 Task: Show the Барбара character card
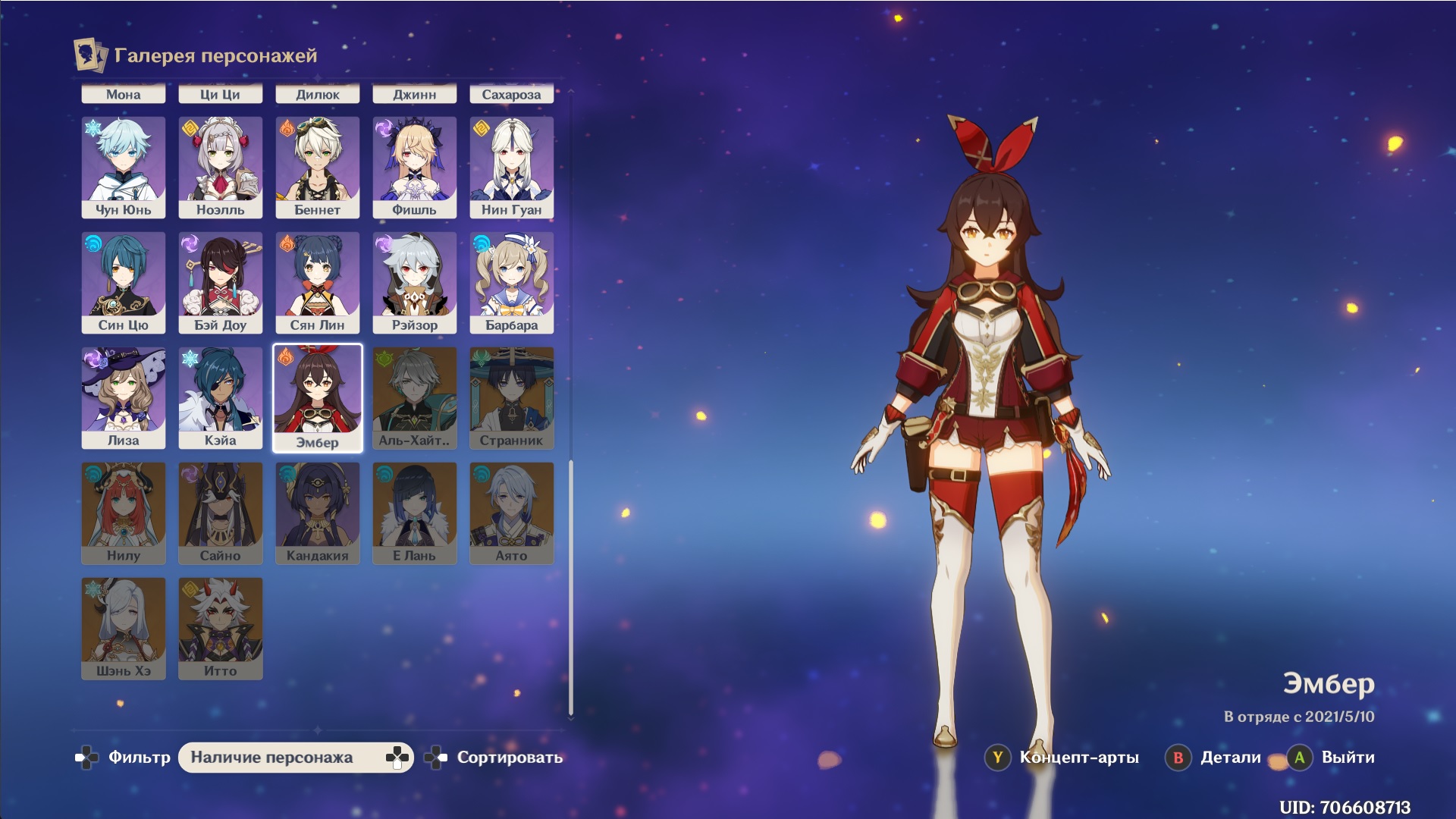click(x=512, y=283)
